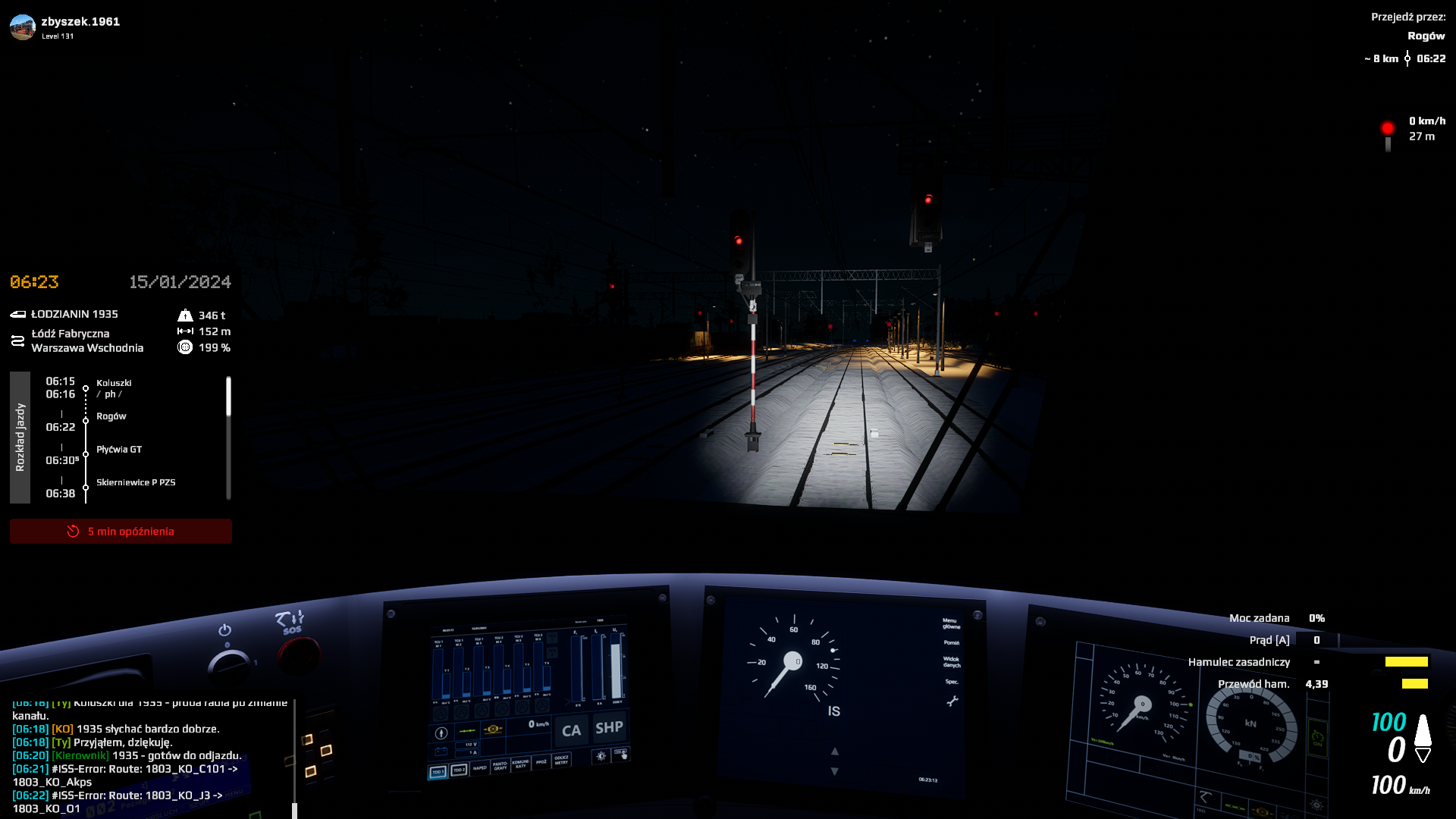Open the PPOŻ fire protection tab
The width and height of the screenshot is (1456, 819).
pos(541,761)
